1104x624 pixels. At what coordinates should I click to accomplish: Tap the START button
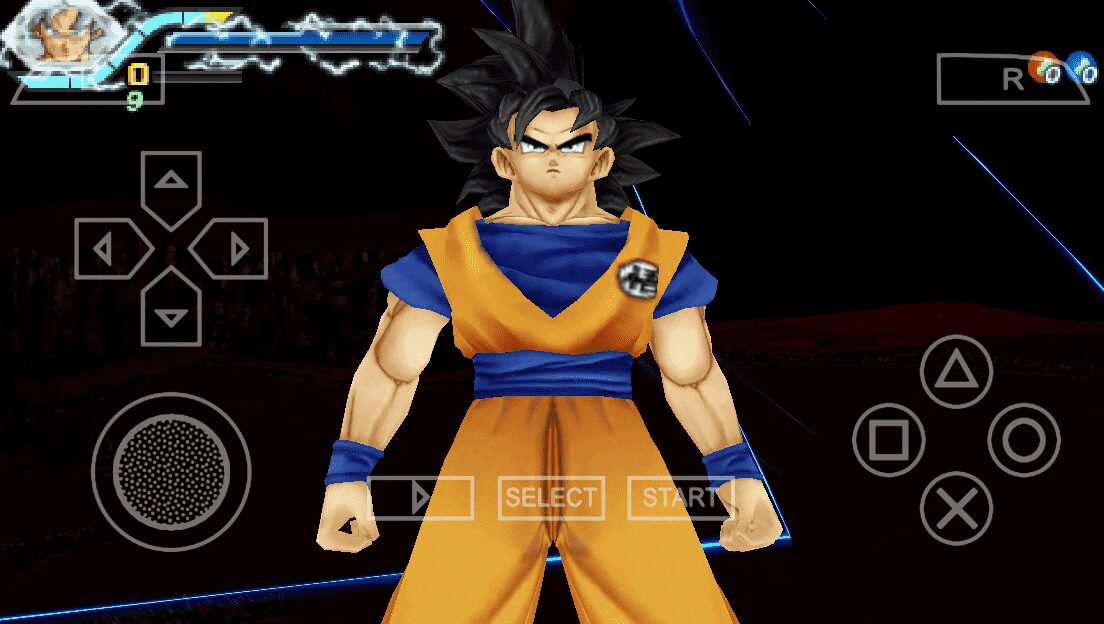pos(680,498)
